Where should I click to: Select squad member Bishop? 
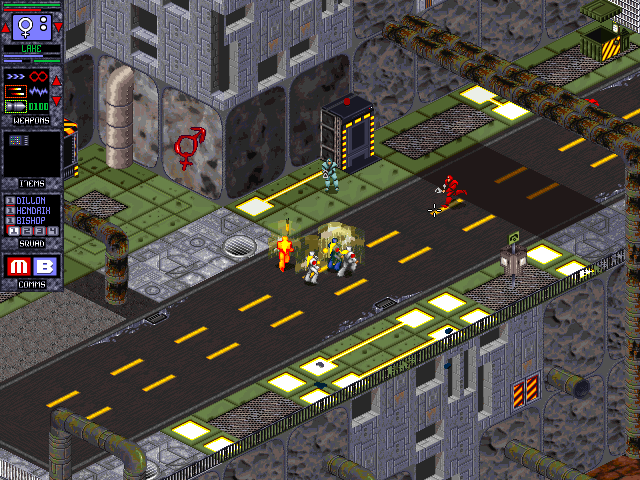pyautogui.click(x=32, y=220)
